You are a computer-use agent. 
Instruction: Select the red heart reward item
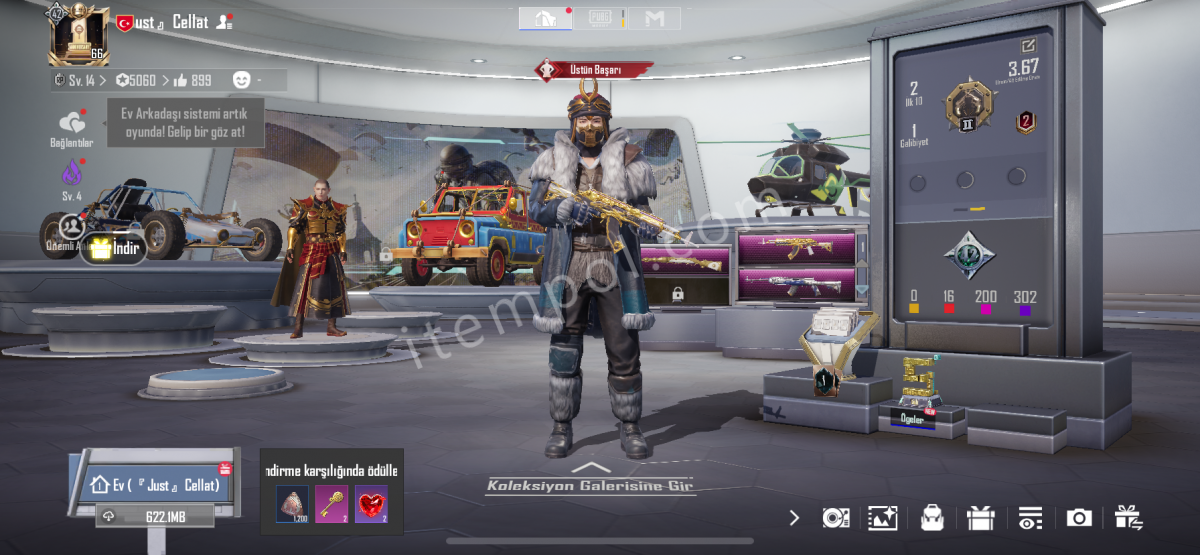(370, 504)
